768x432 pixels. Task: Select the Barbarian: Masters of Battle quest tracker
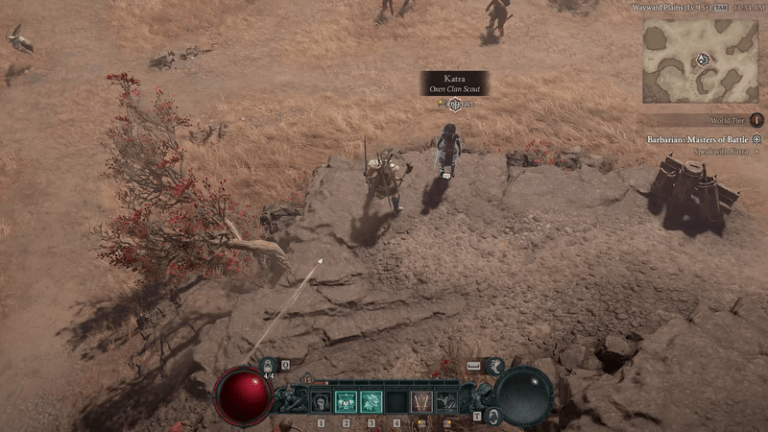[x=696, y=139]
